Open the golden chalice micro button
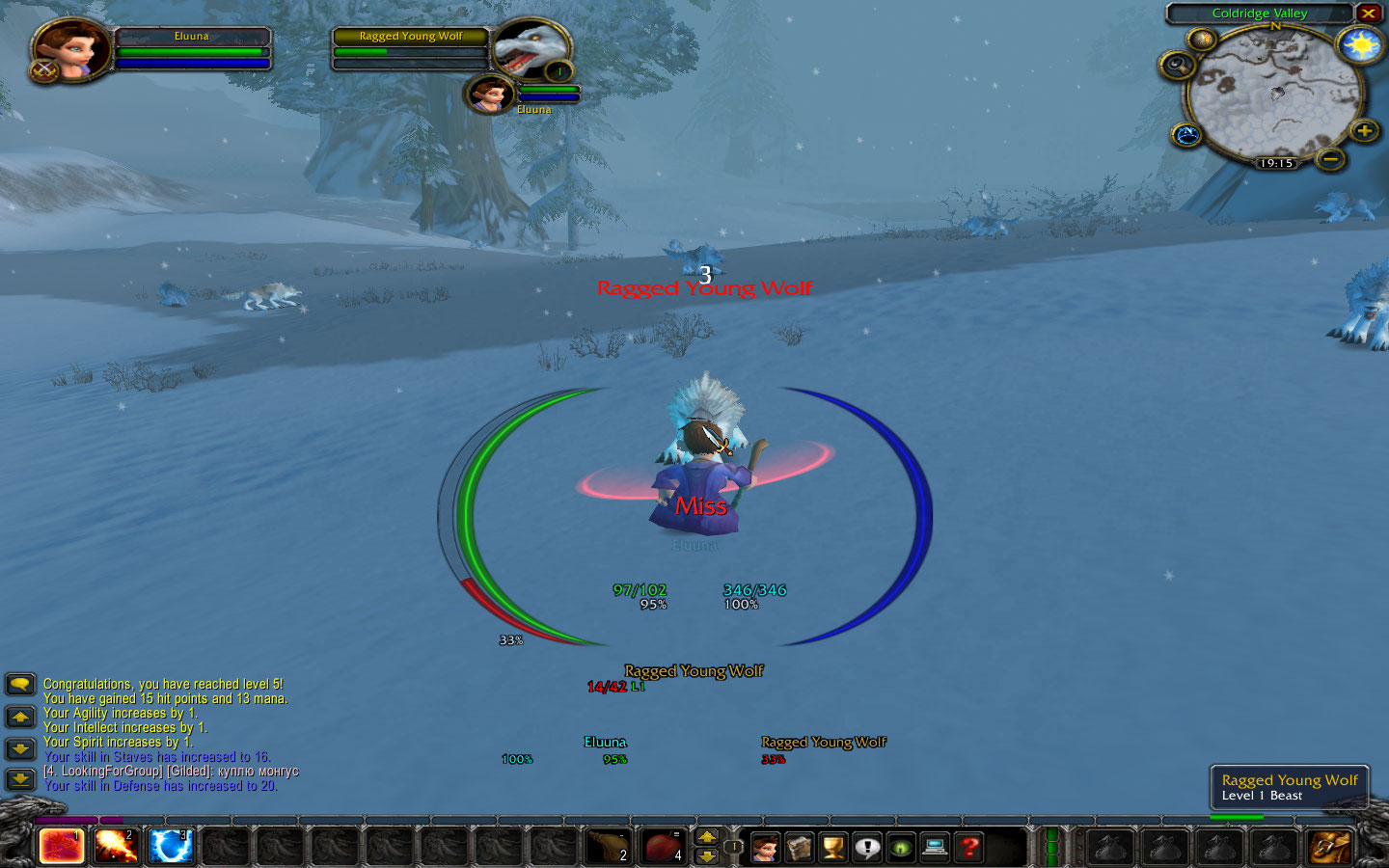The width and height of the screenshot is (1389, 868). point(833,848)
